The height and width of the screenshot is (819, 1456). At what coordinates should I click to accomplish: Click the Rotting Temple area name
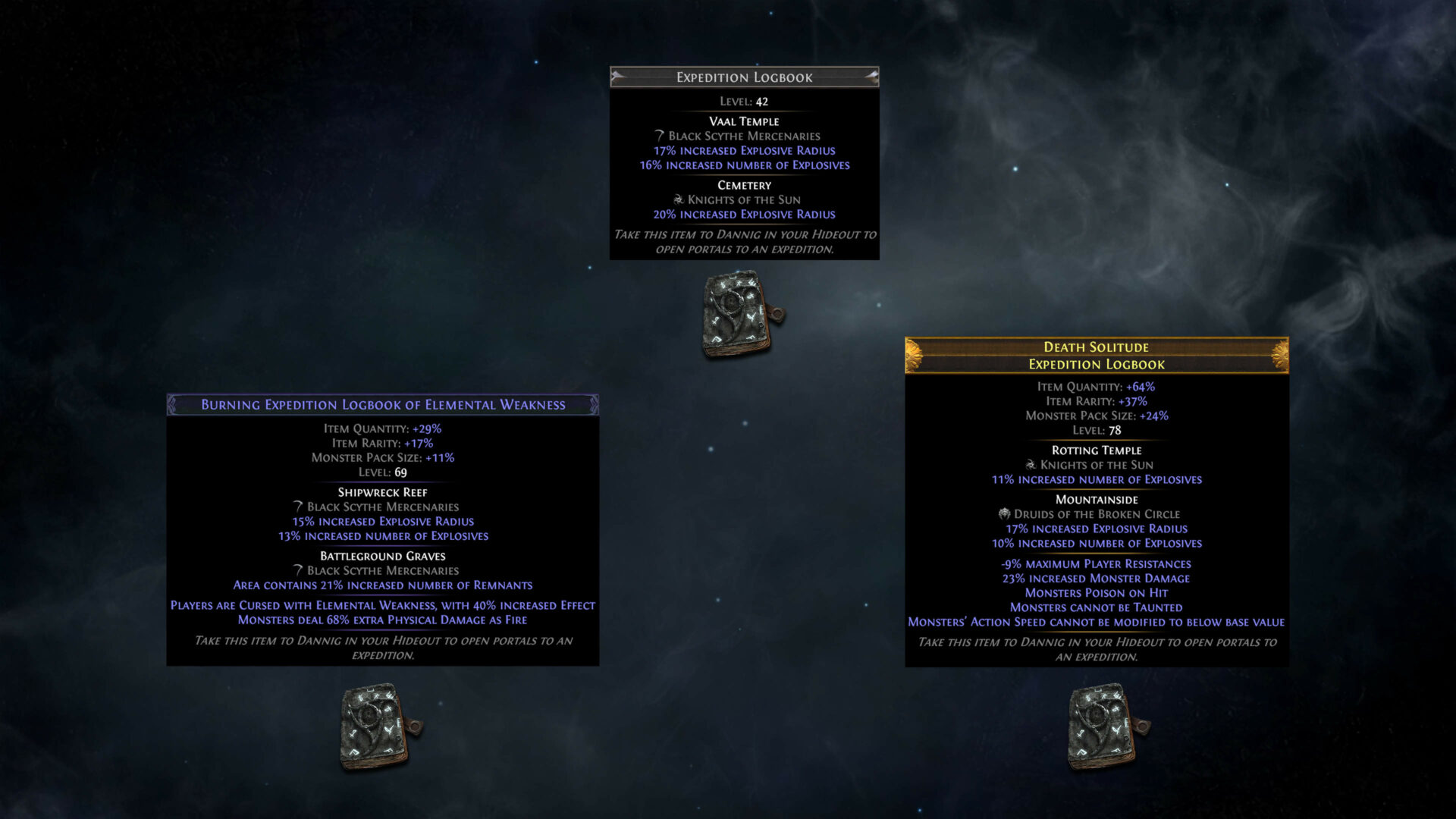[1097, 450]
